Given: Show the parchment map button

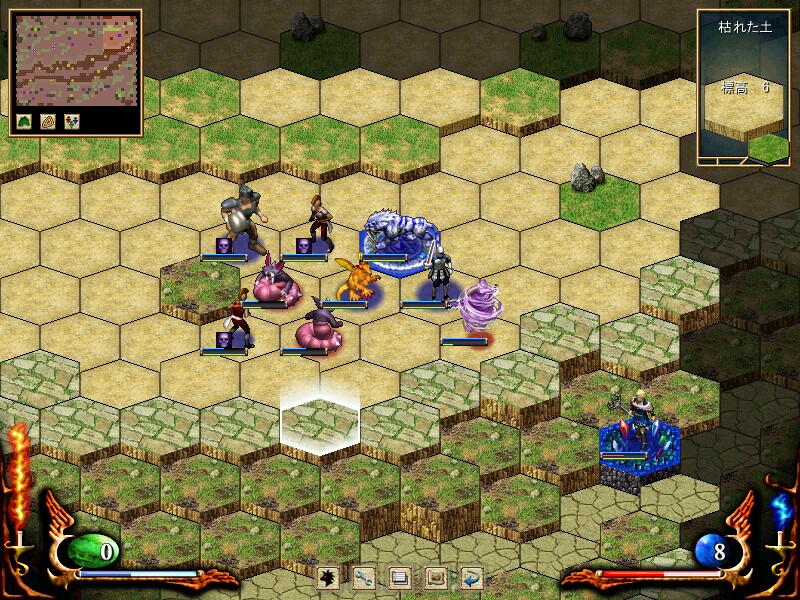Looking at the screenshot, I should tap(435, 577).
